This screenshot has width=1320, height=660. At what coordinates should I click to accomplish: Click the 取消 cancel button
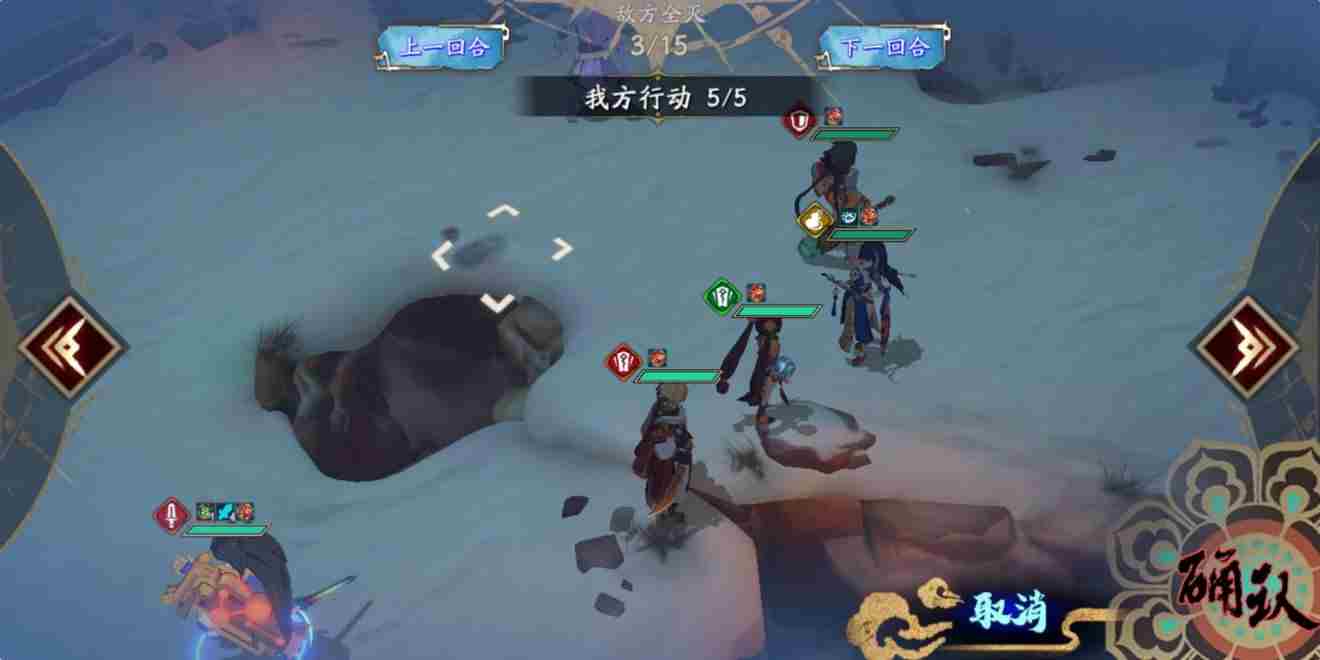tap(1007, 612)
